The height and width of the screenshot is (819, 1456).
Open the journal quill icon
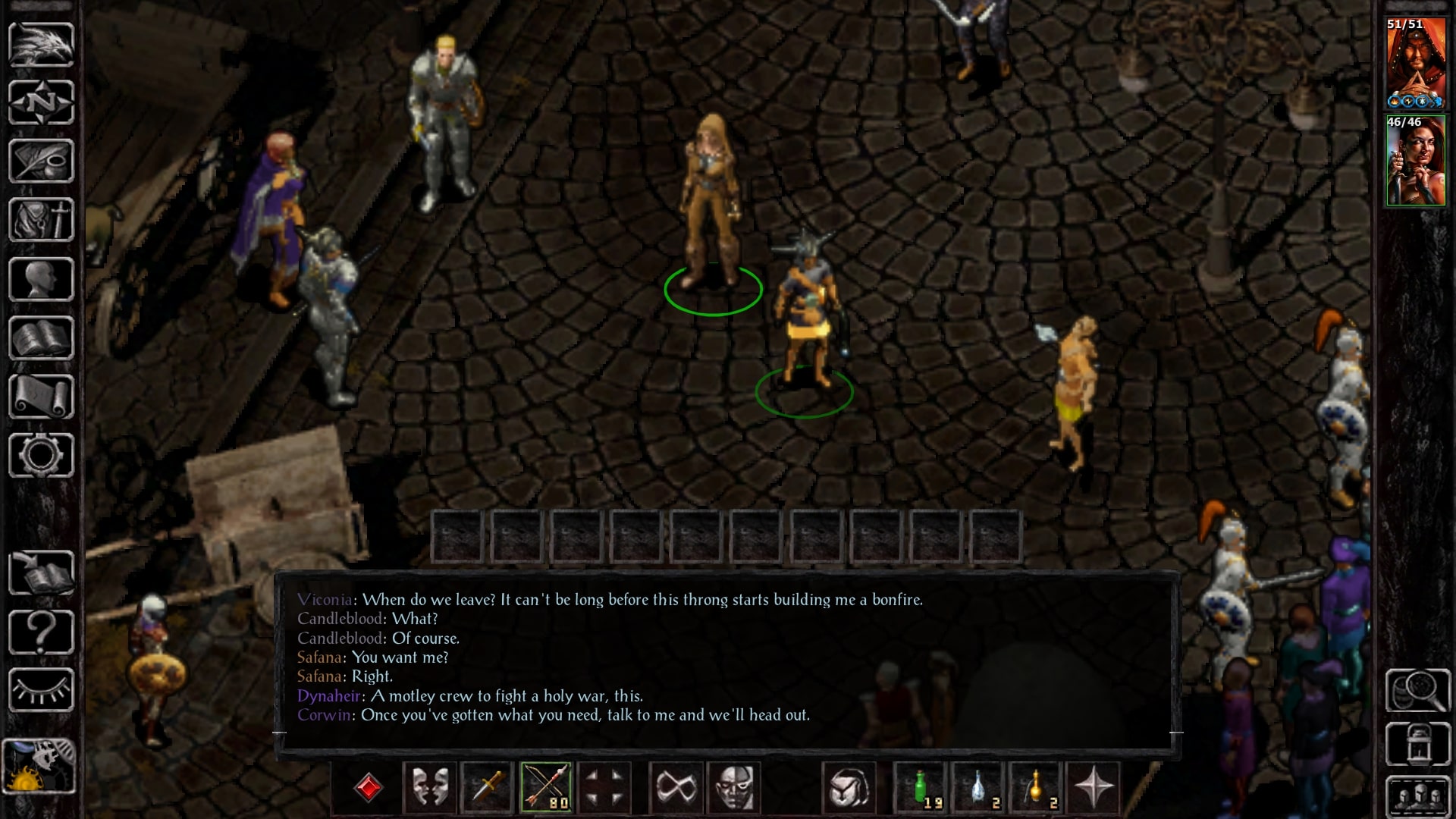(x=41, y=161)
